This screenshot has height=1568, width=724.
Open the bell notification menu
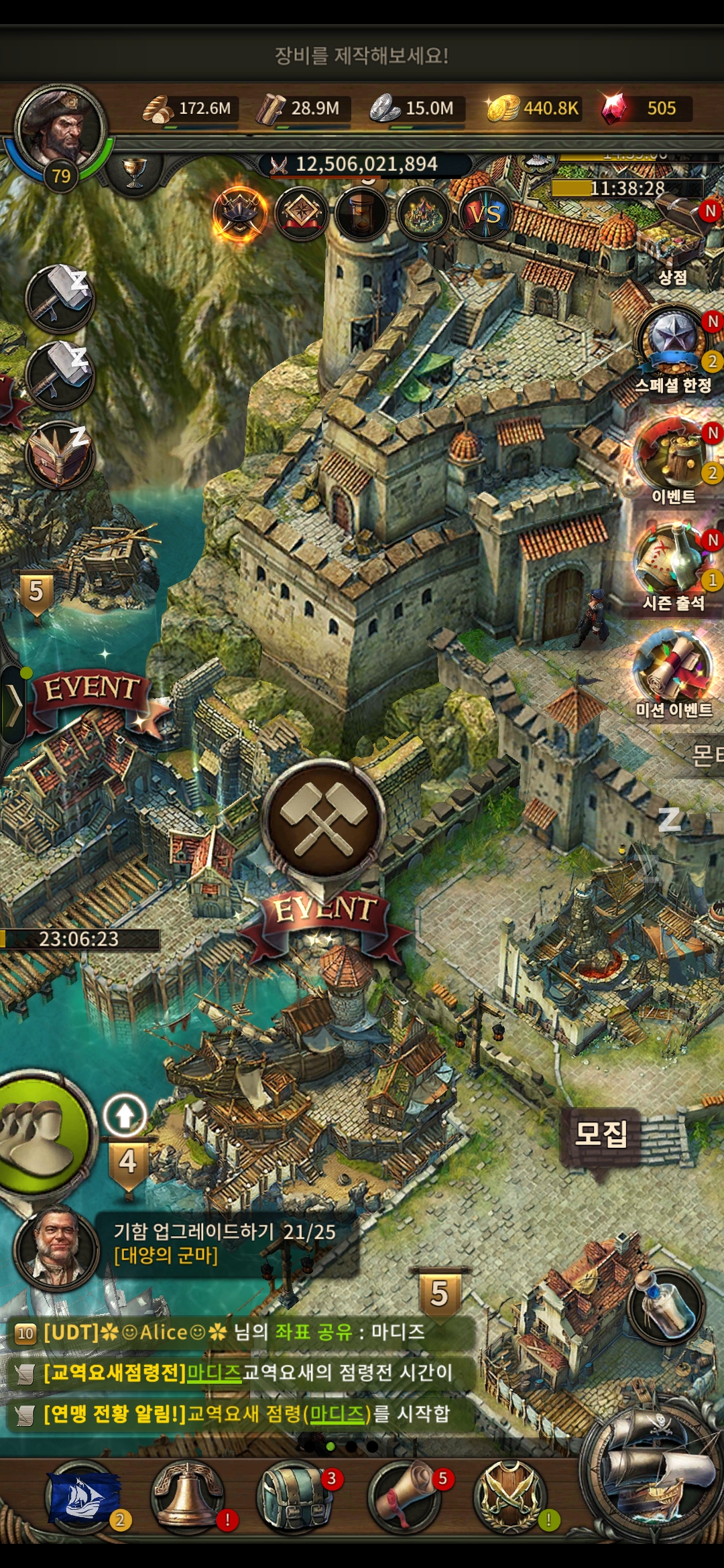188,1496
